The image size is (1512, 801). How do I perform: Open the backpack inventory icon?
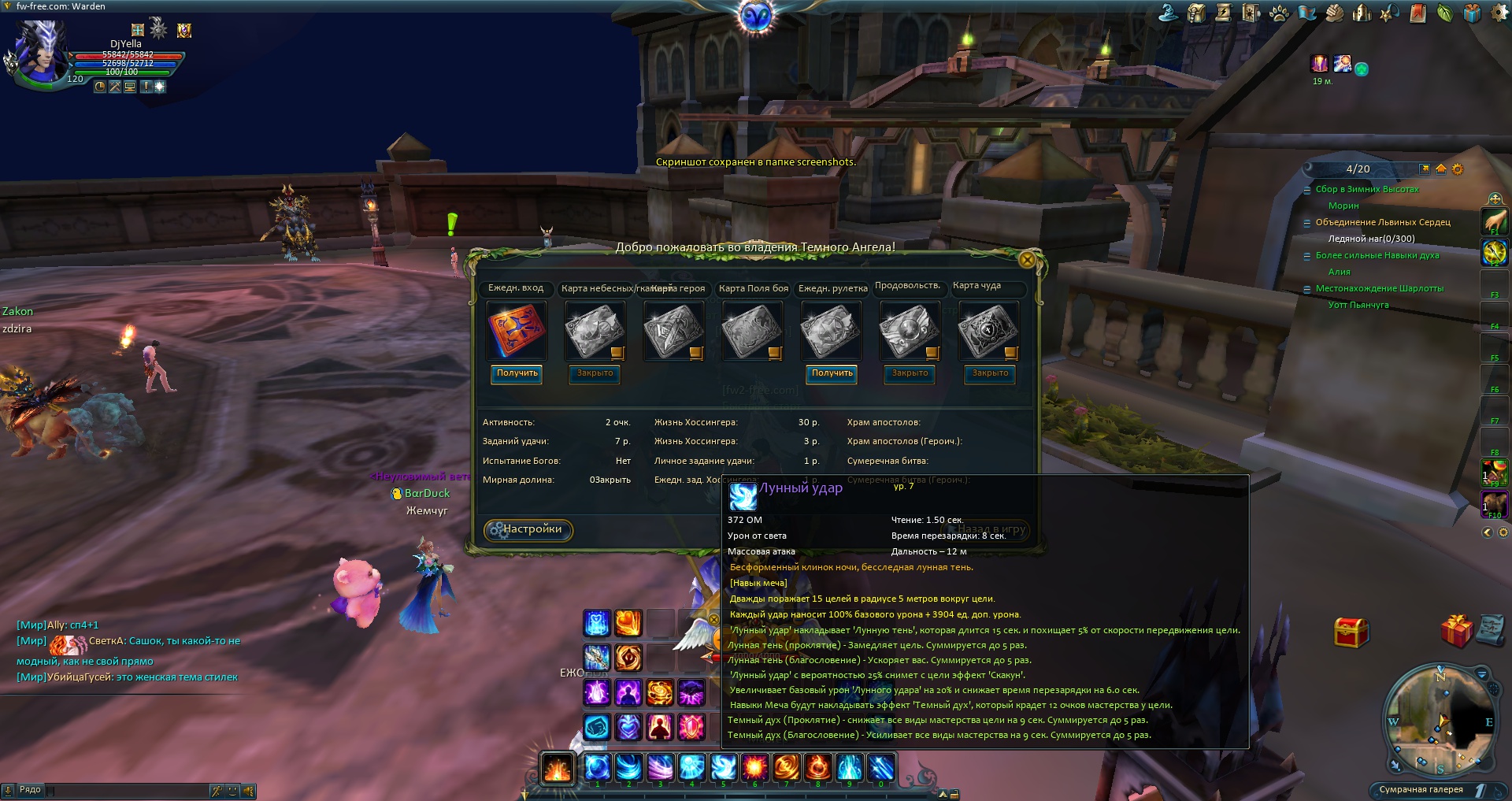pyautogui.click(x=1196, y=13)
